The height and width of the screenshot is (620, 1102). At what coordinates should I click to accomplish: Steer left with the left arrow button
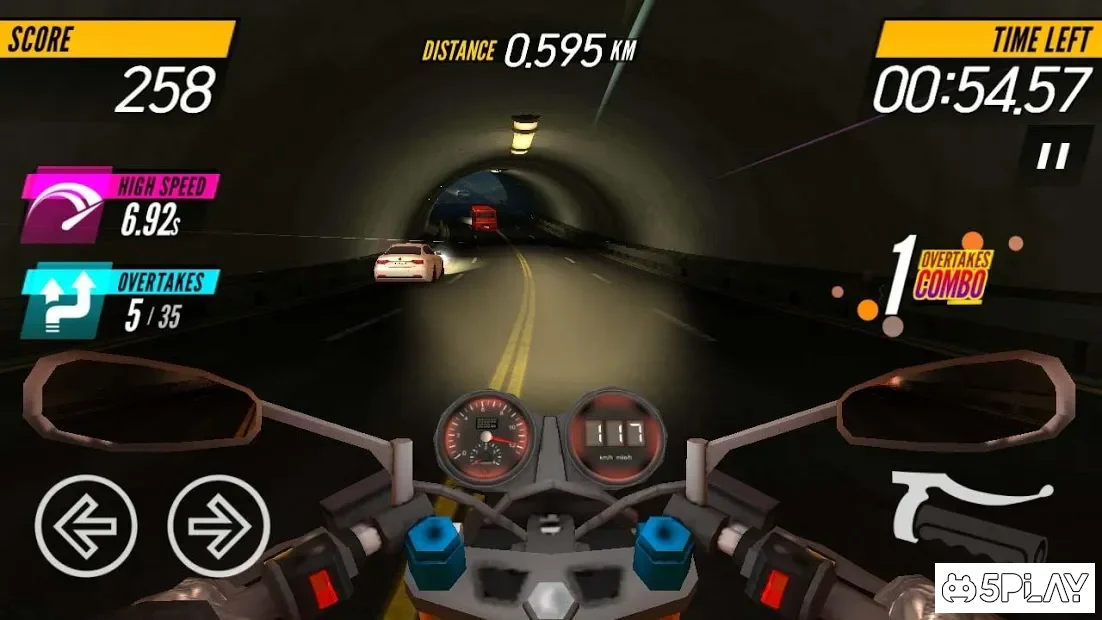pos(86,526)
